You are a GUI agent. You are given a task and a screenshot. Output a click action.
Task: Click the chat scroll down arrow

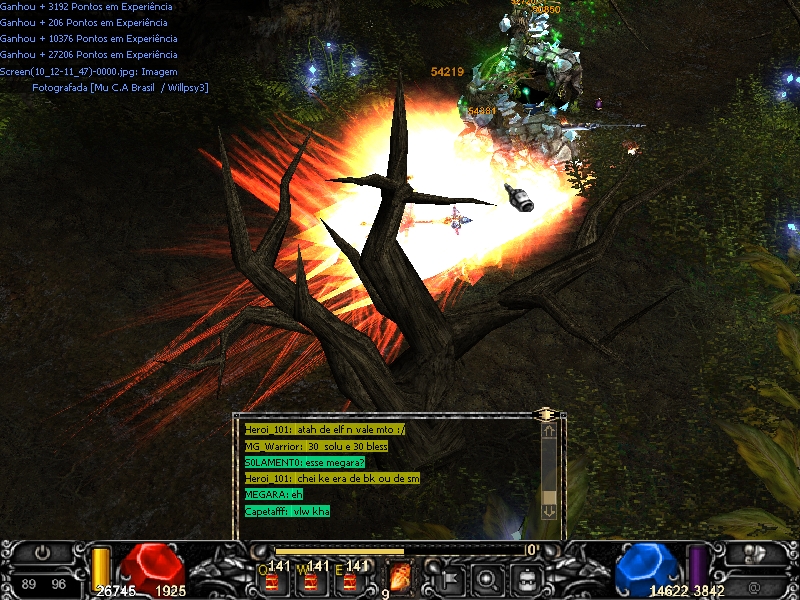[x=548, y=510]
